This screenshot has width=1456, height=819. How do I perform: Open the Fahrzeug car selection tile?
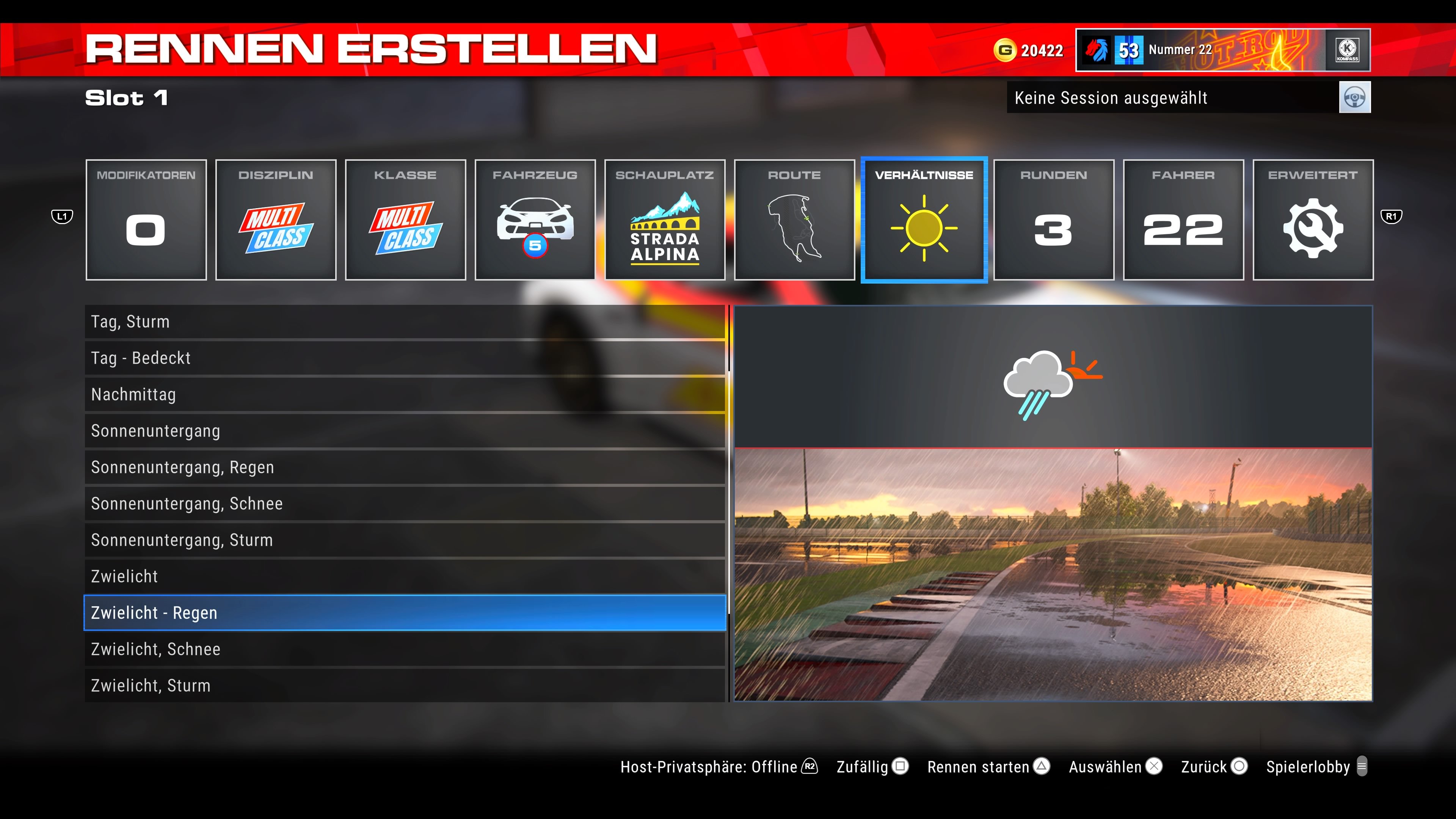[x=535, y=220]
